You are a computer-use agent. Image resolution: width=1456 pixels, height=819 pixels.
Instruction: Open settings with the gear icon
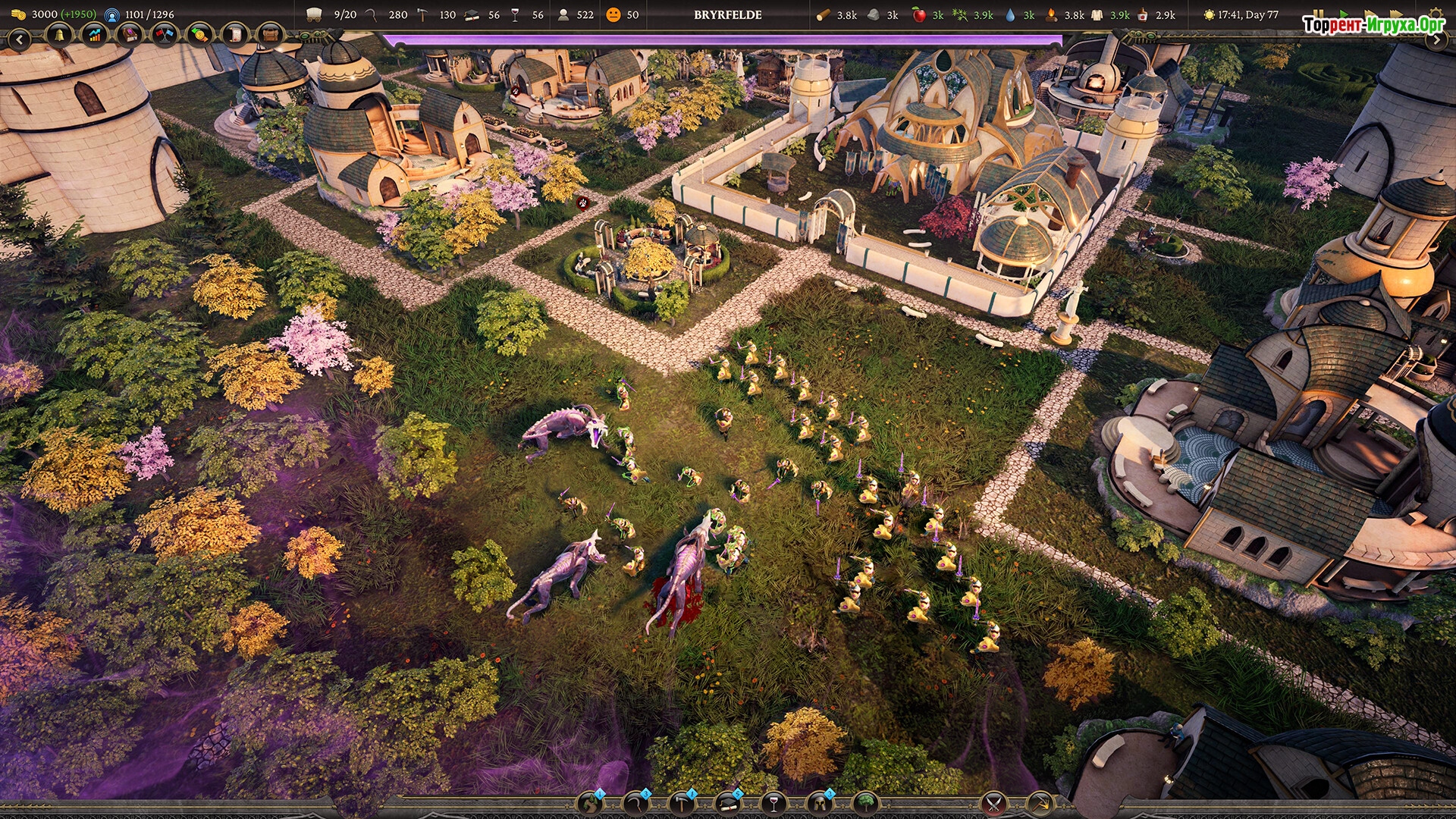1436,14
